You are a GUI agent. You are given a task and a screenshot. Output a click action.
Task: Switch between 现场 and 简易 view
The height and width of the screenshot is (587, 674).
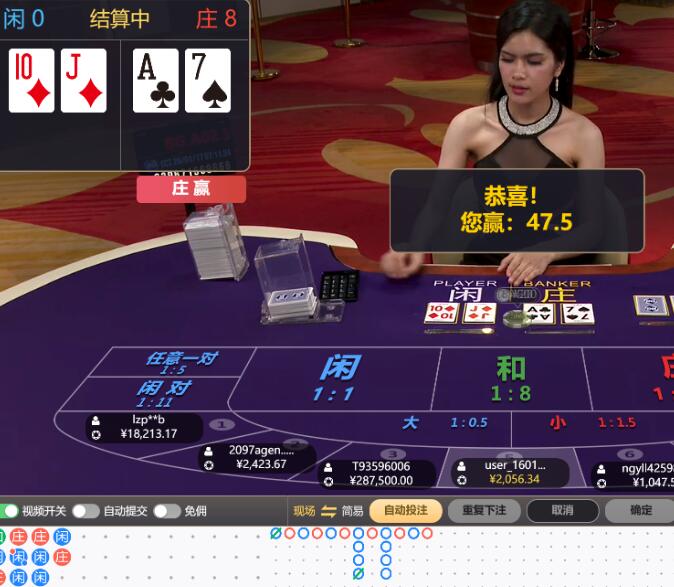click(x=328, y=511)
